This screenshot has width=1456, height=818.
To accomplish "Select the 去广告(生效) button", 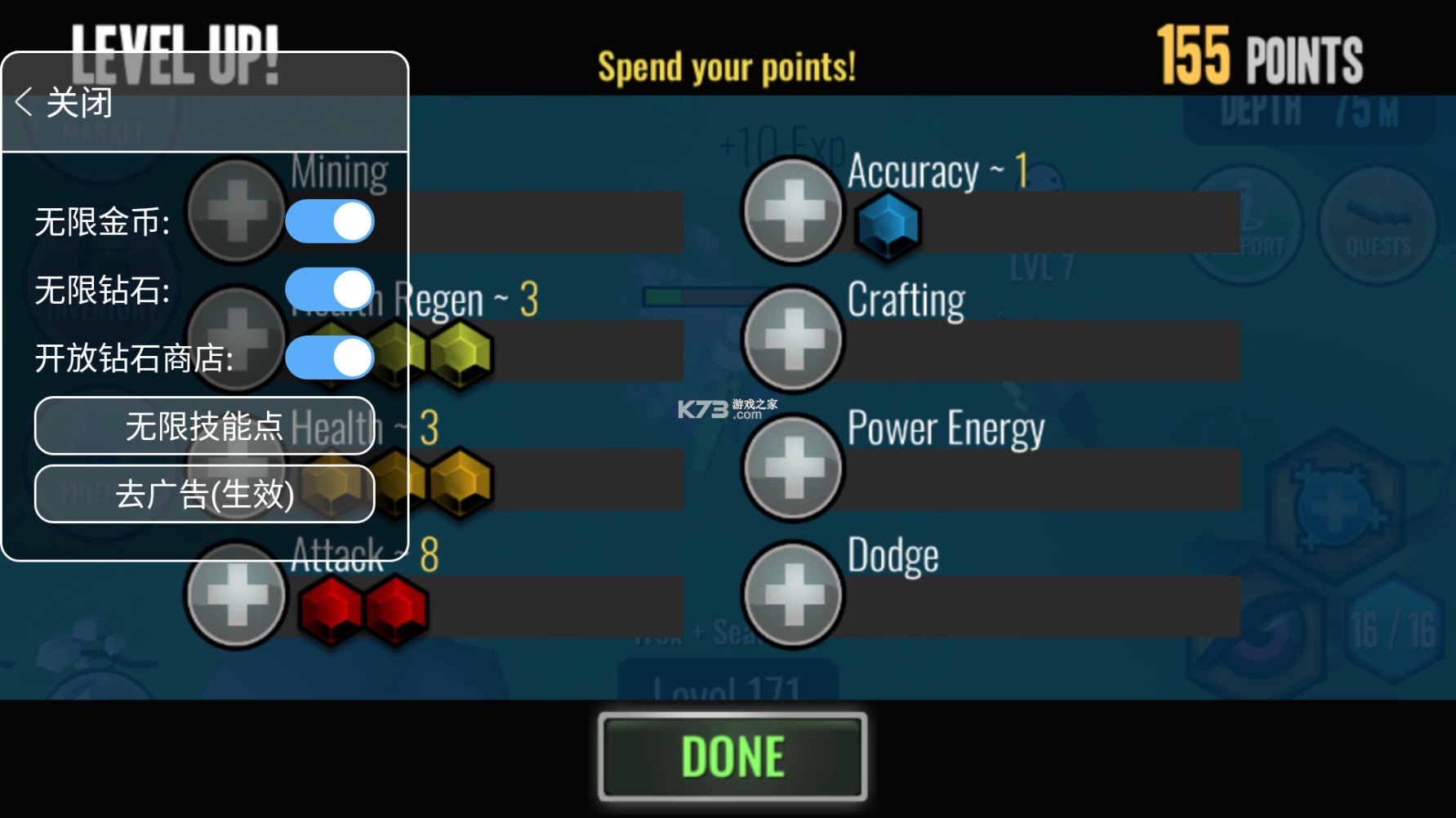I will (204, 494).
